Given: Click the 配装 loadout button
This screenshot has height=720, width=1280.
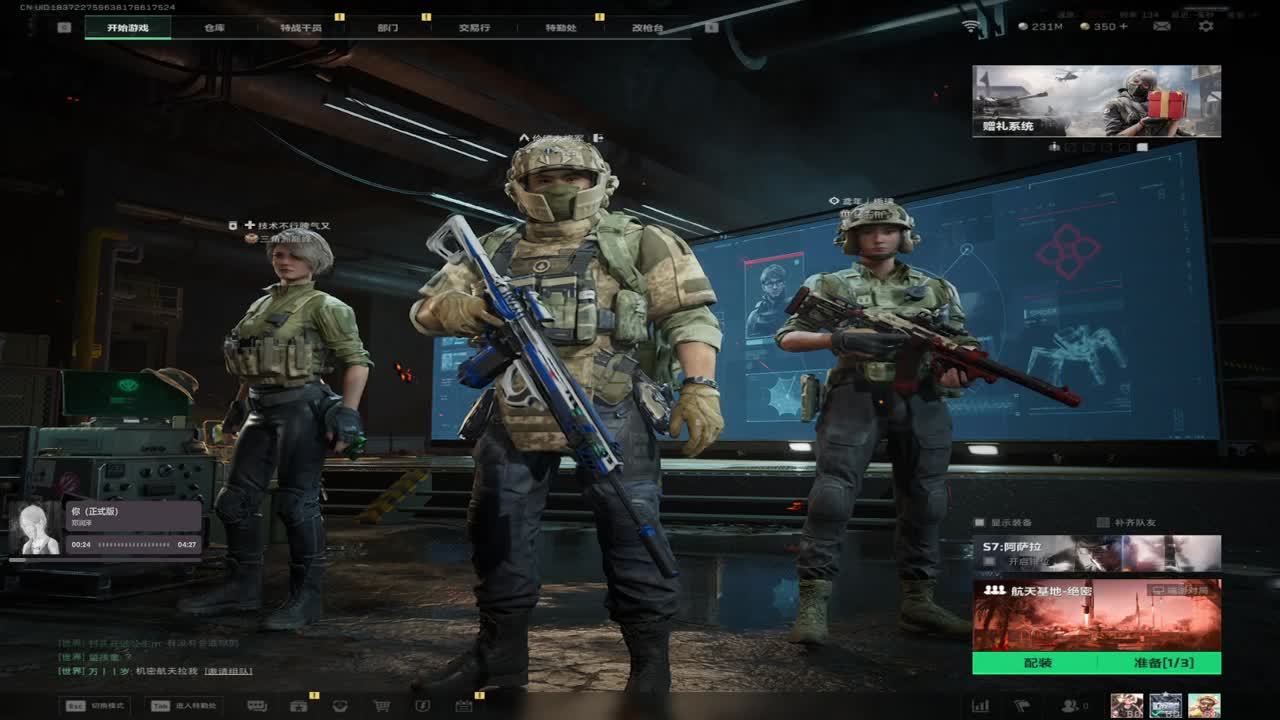Looking at the screenshot, I should point(1037,663).
